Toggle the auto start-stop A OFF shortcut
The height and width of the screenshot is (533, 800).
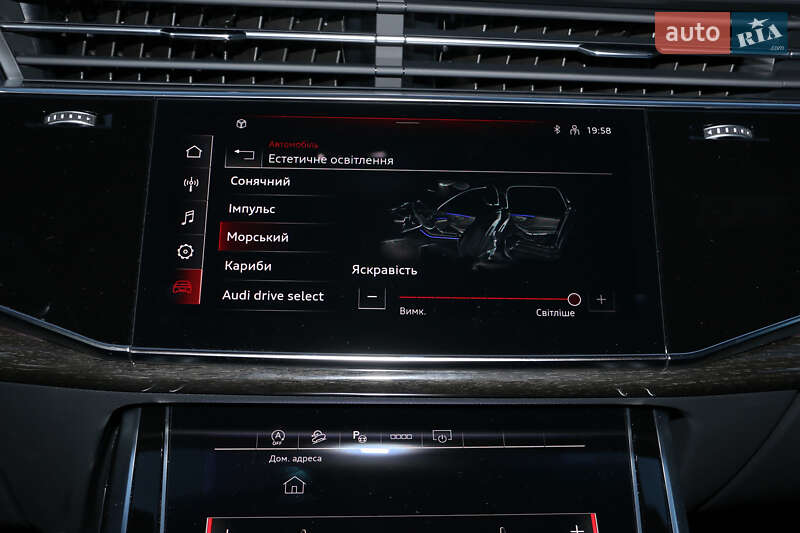[277, 438]
